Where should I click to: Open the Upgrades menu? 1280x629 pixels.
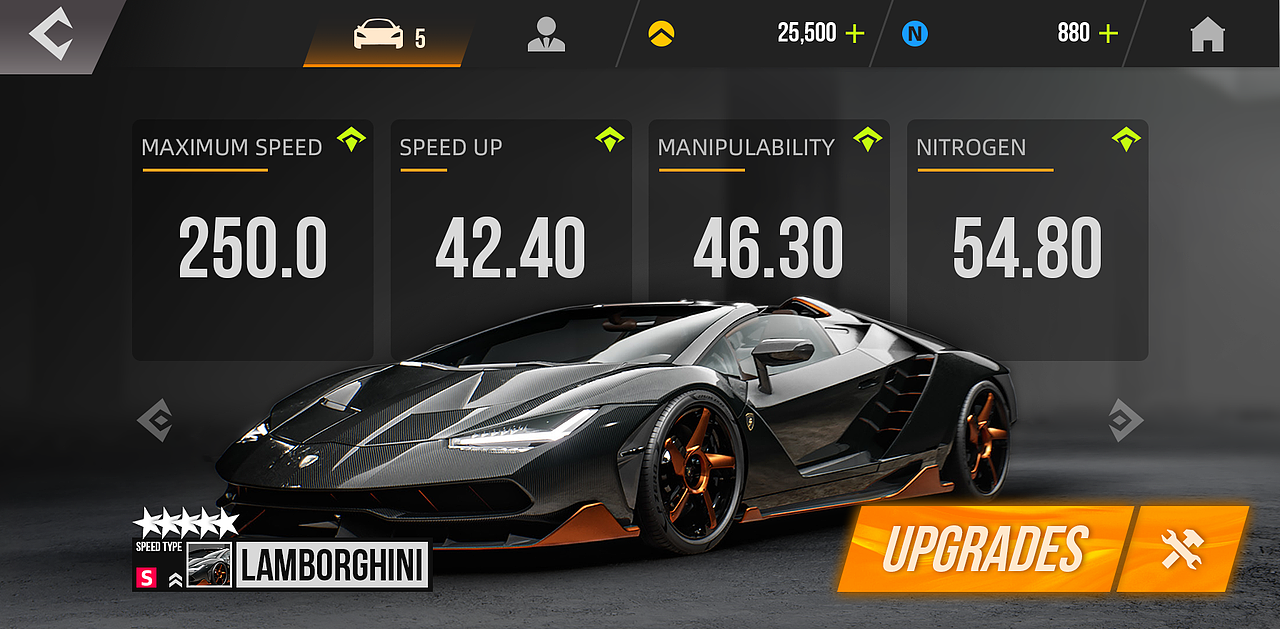tap(984, 548)
